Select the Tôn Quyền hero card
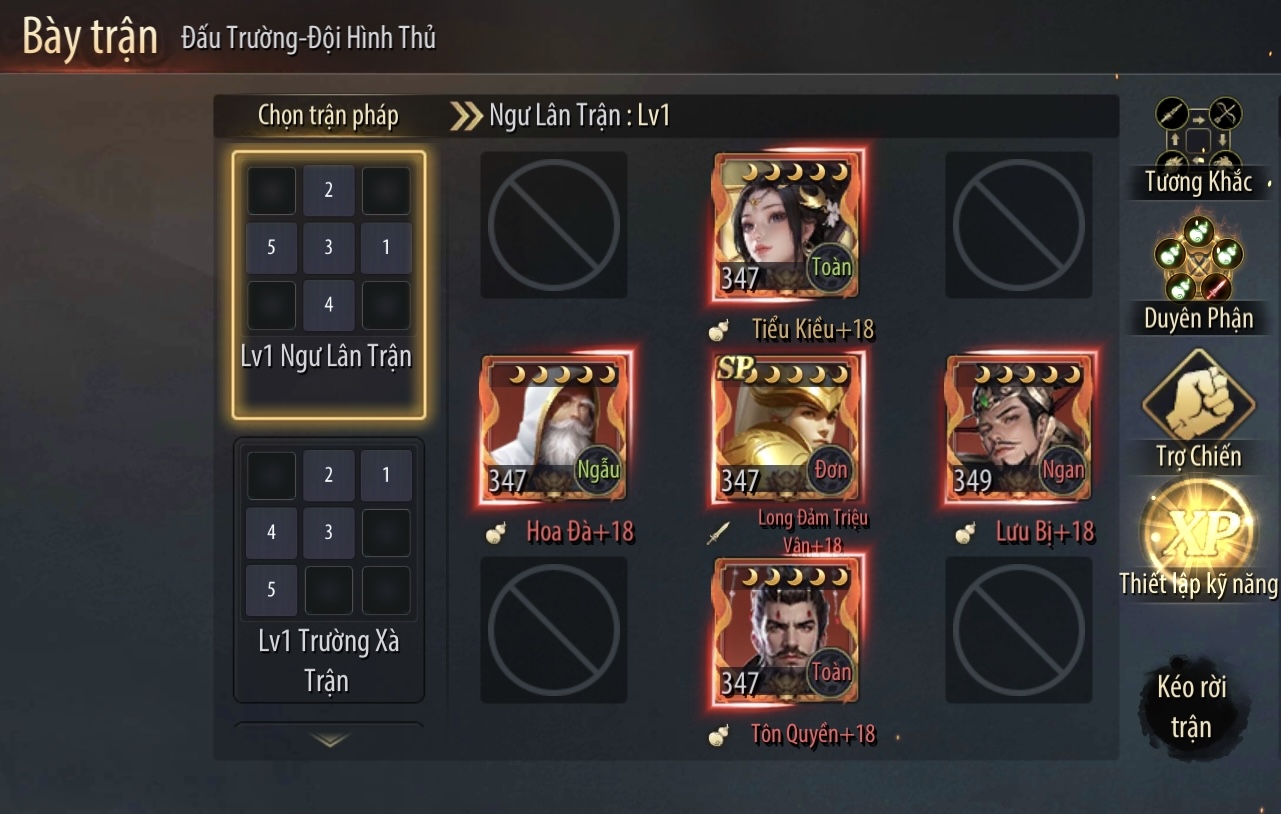Viewport: 1281px width, 814px height. tap(786, 631)
